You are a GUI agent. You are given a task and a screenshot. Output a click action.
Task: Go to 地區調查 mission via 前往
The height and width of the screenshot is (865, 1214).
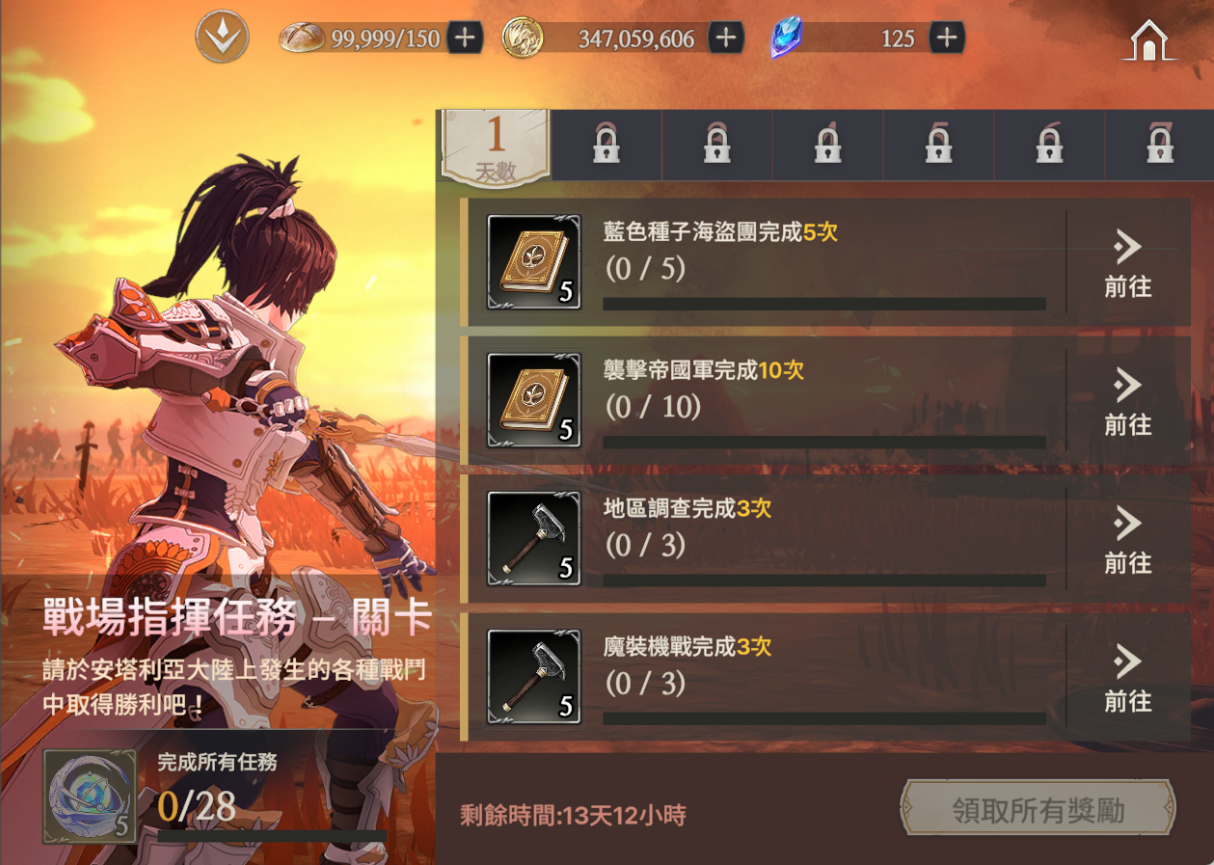click(x=1128, y=539)
